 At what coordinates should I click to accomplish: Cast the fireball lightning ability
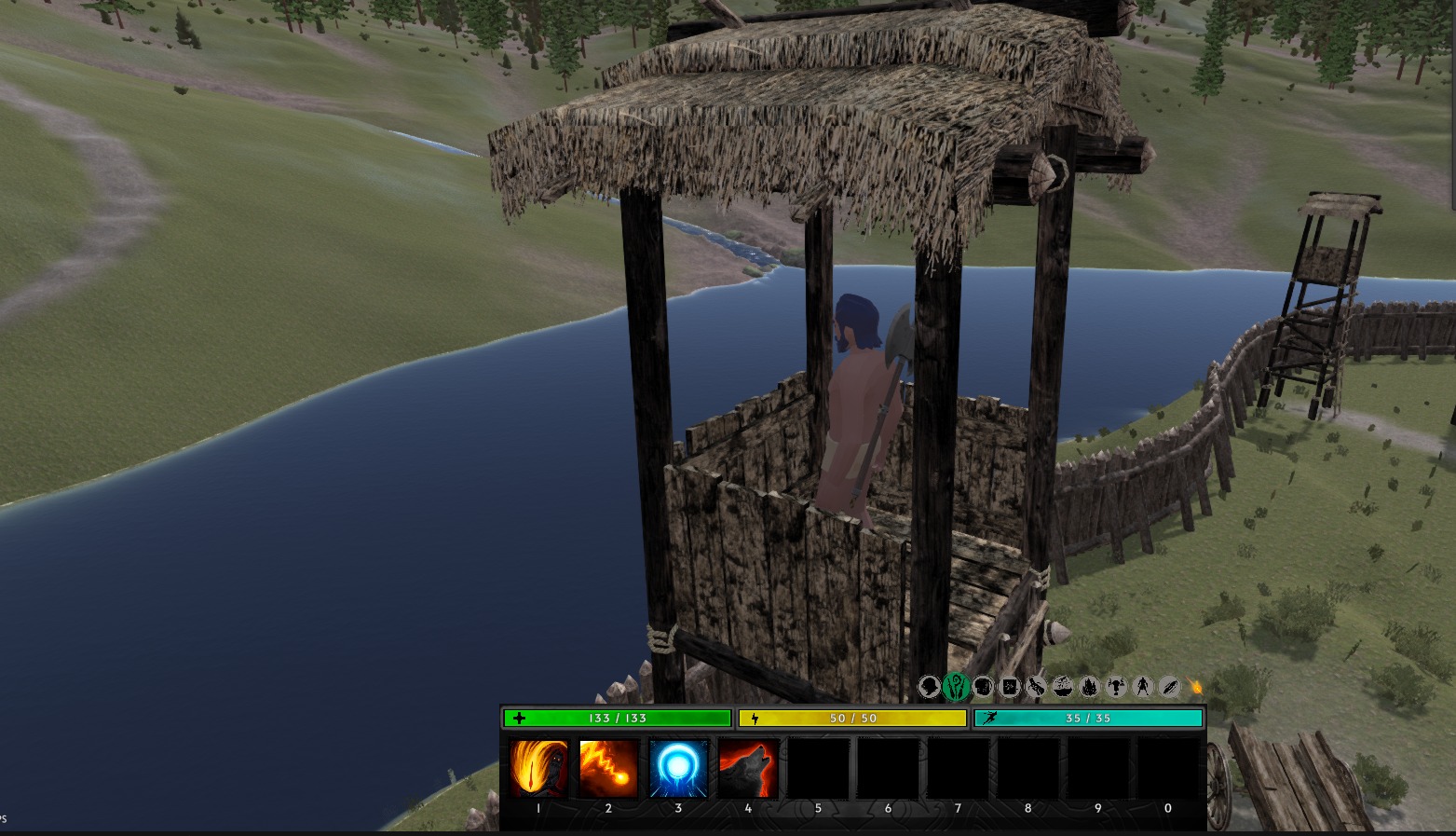tap(608, 768)
